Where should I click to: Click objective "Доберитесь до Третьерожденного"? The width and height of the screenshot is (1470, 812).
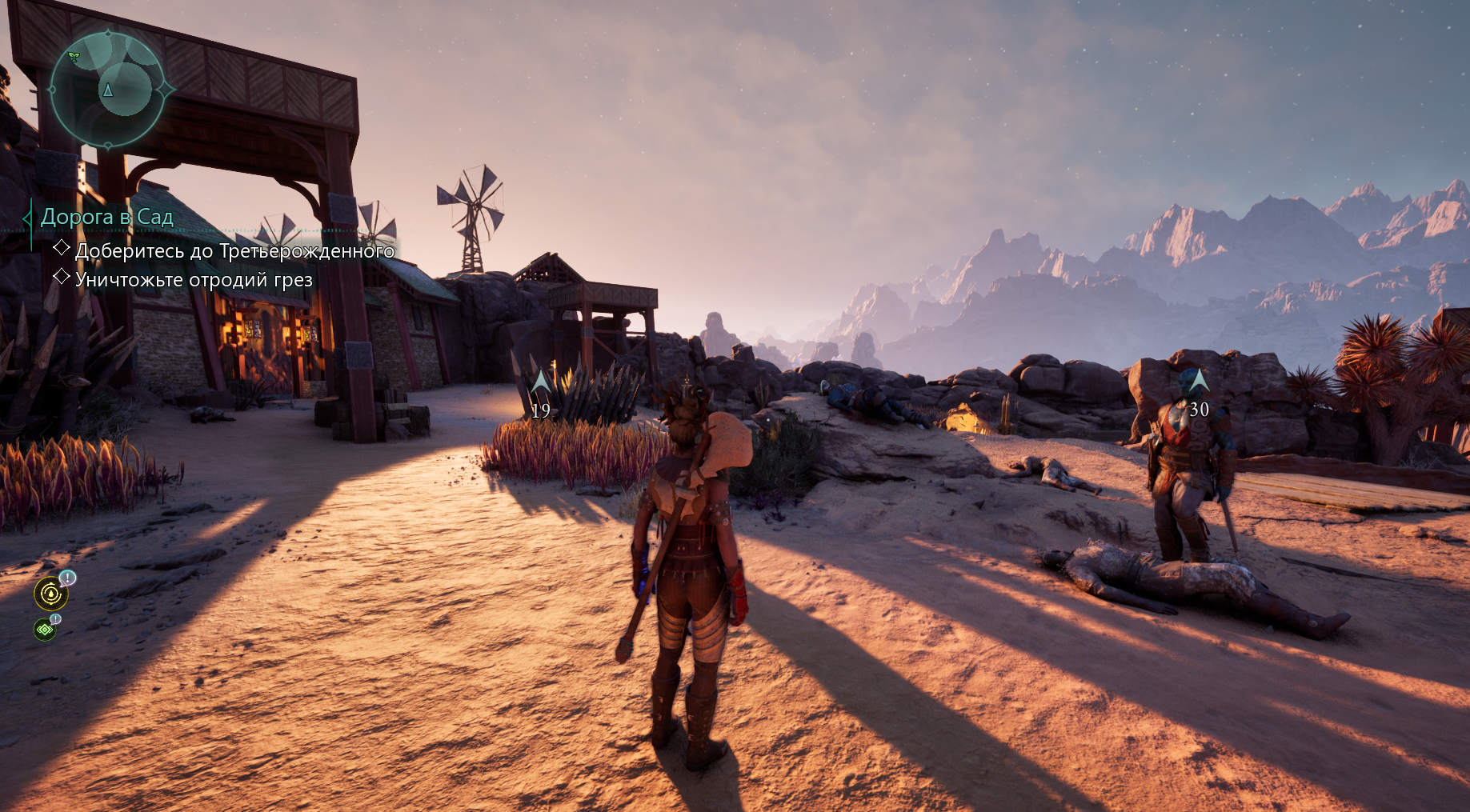pos(234,251)
